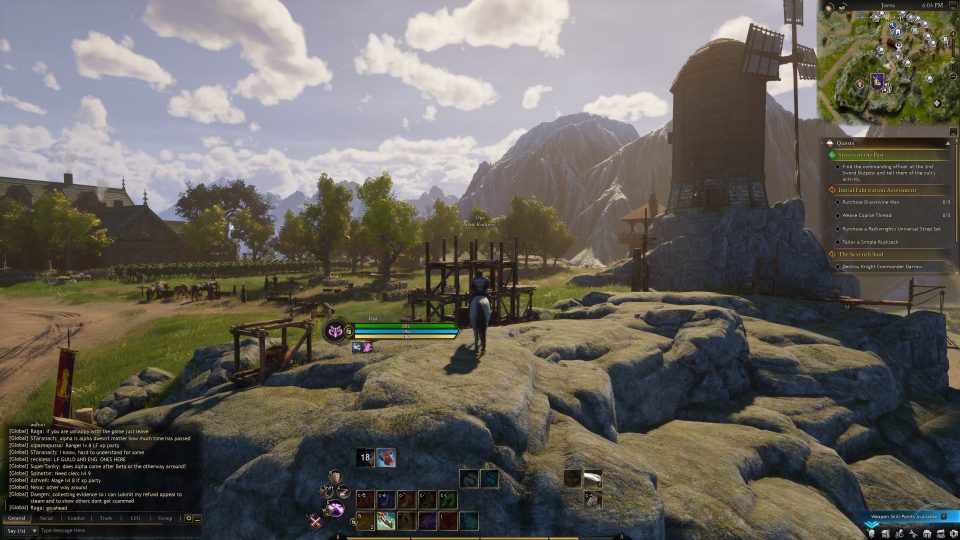Switch to the General chat tab
Screen dimensions: 960x540
(x=17, y=518)
